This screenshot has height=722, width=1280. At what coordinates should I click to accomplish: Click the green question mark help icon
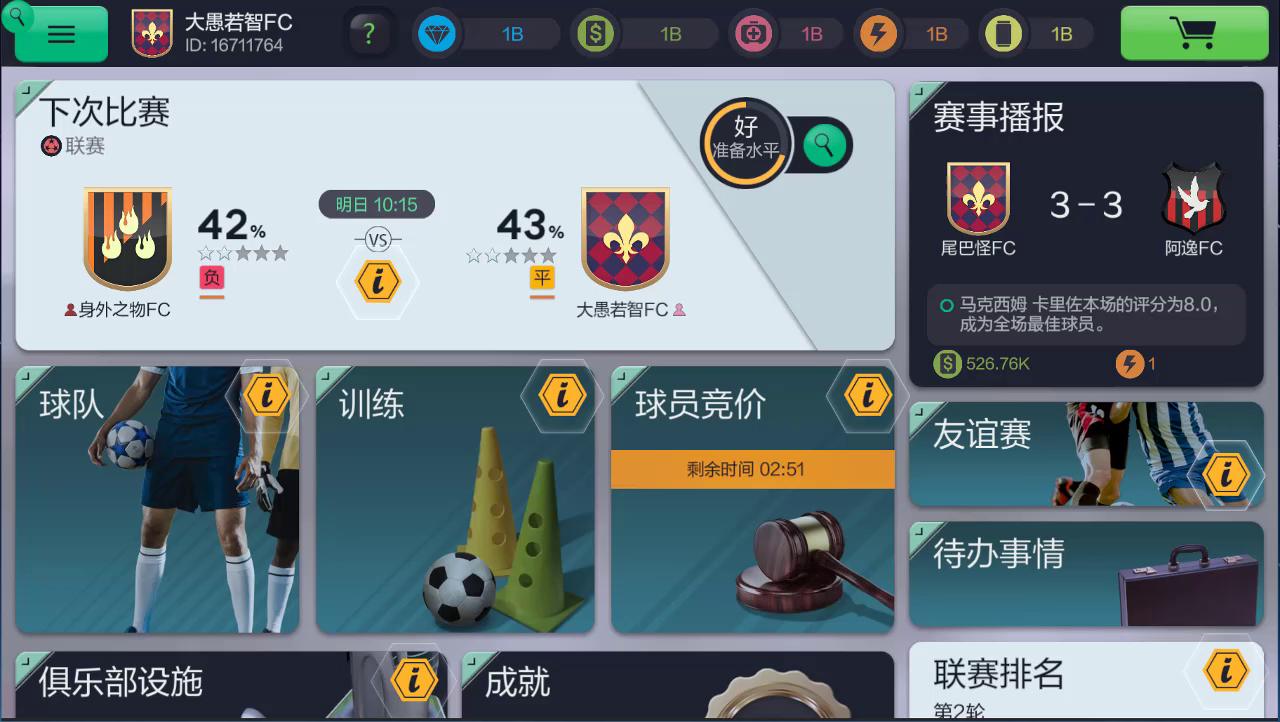coord(369,33)
